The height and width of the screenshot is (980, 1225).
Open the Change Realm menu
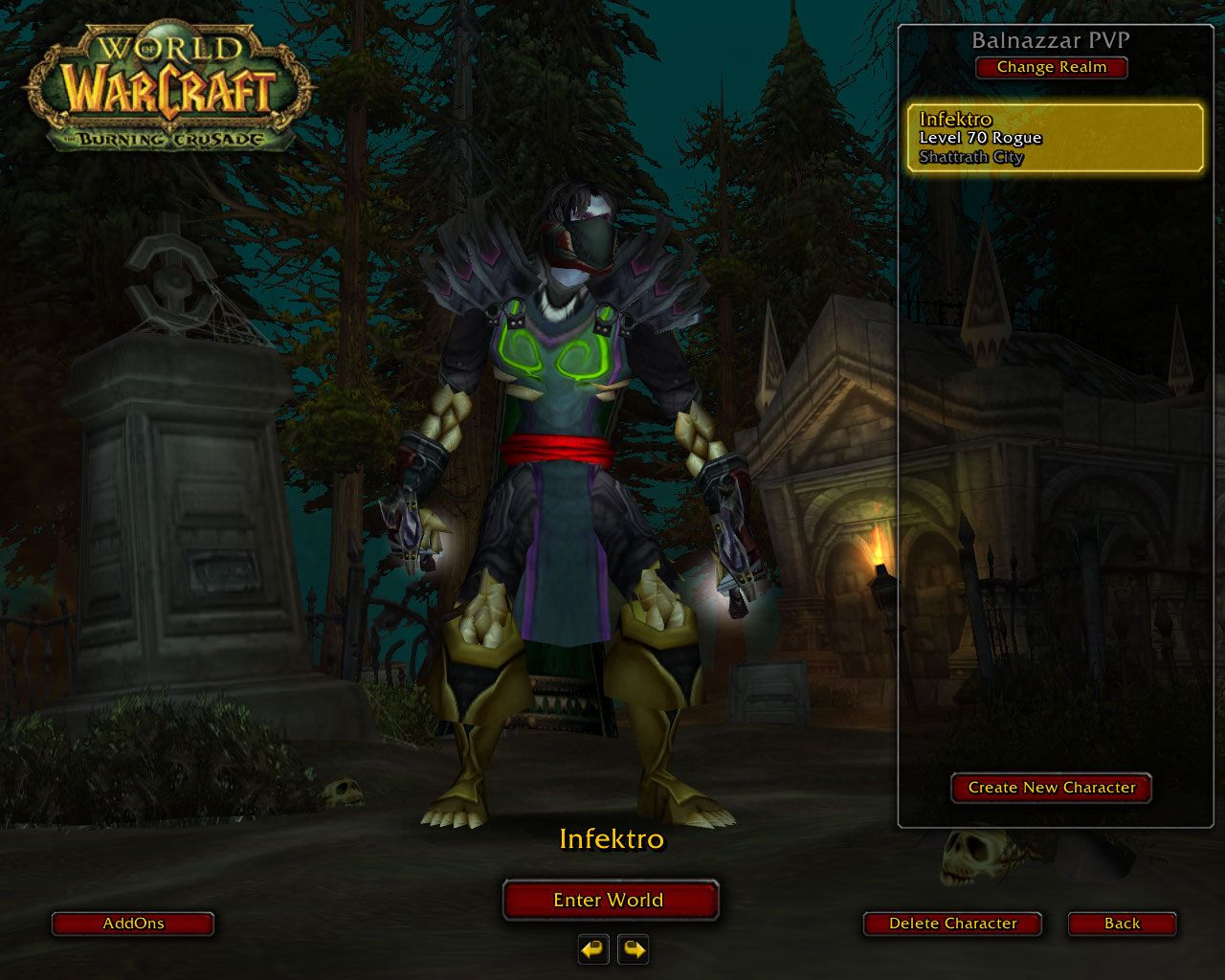(x=1051, y=67)
